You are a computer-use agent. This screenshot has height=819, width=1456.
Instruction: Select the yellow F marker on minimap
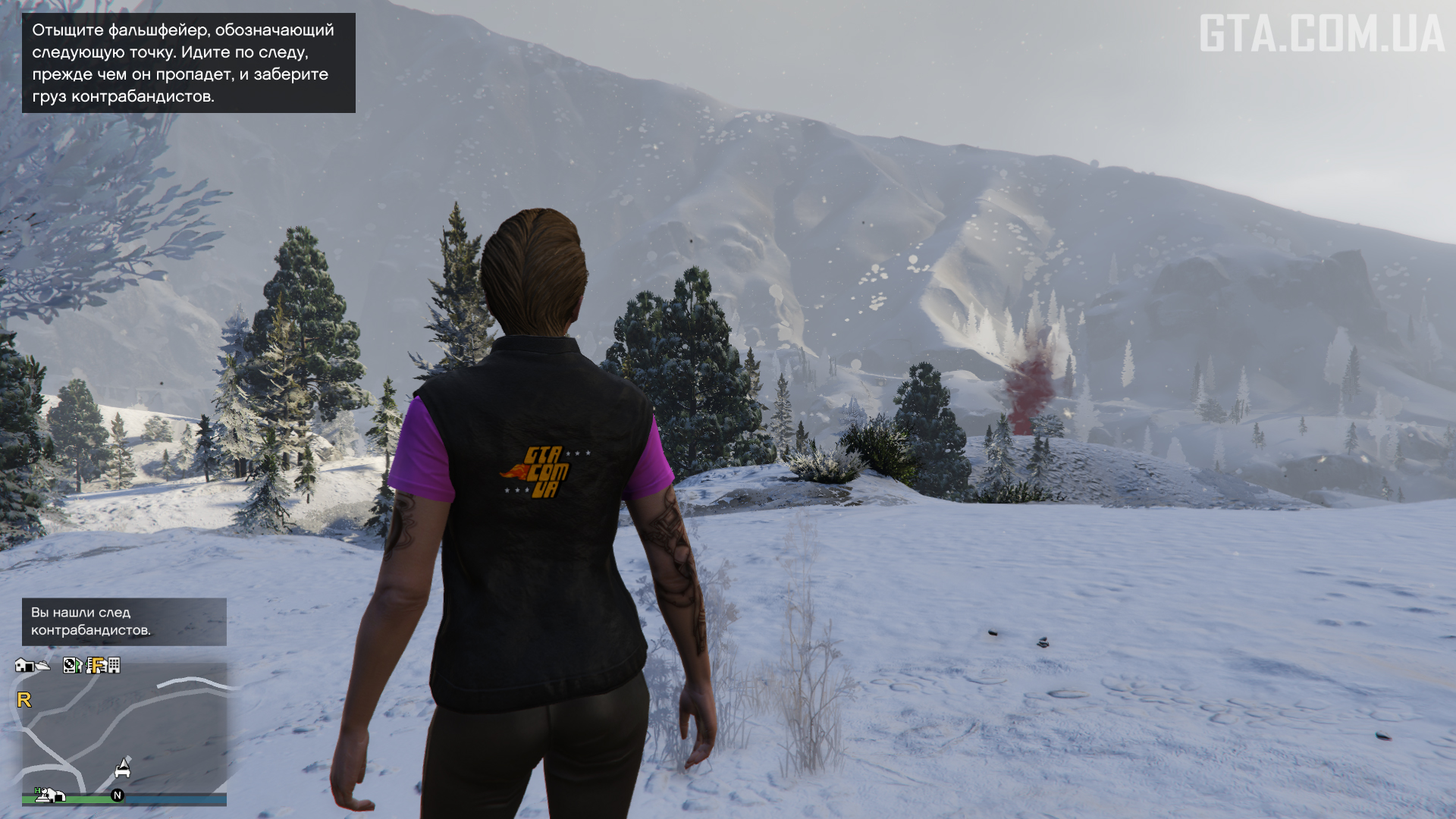(96, 665)
